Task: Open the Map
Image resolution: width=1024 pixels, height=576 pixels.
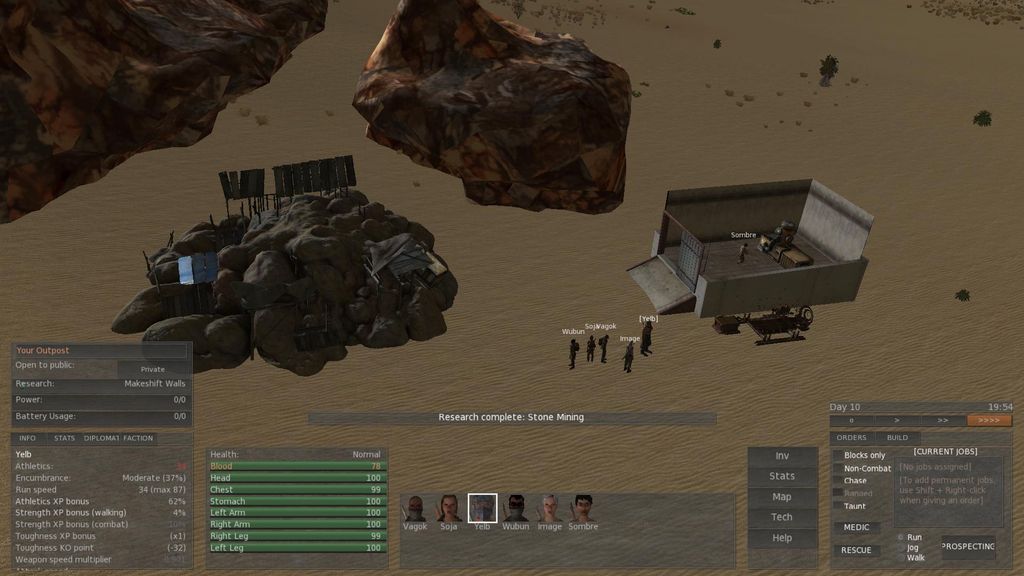Action: (782, 497)
